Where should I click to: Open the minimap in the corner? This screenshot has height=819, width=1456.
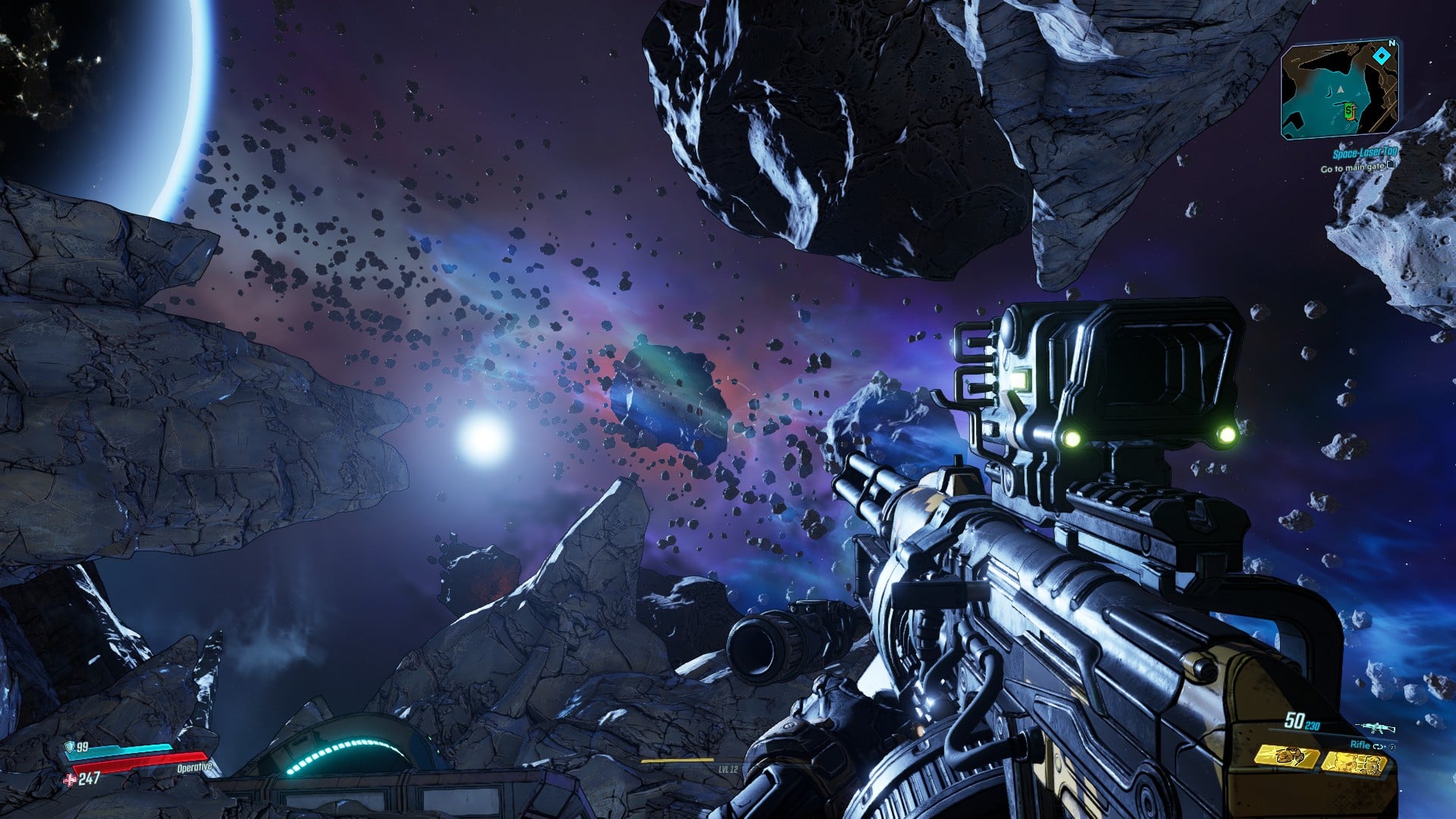[1339, 89]
